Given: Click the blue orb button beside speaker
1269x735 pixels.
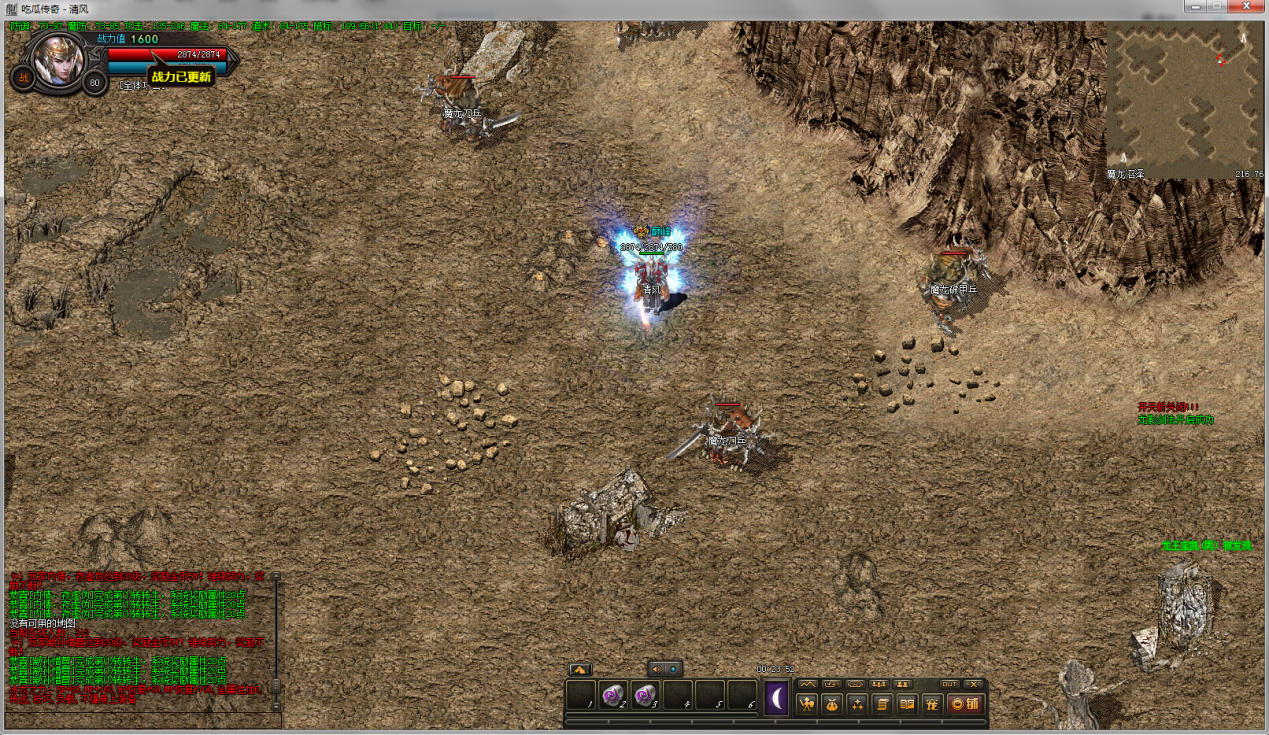Looking at the screenshot, I should tap(673, 669).
